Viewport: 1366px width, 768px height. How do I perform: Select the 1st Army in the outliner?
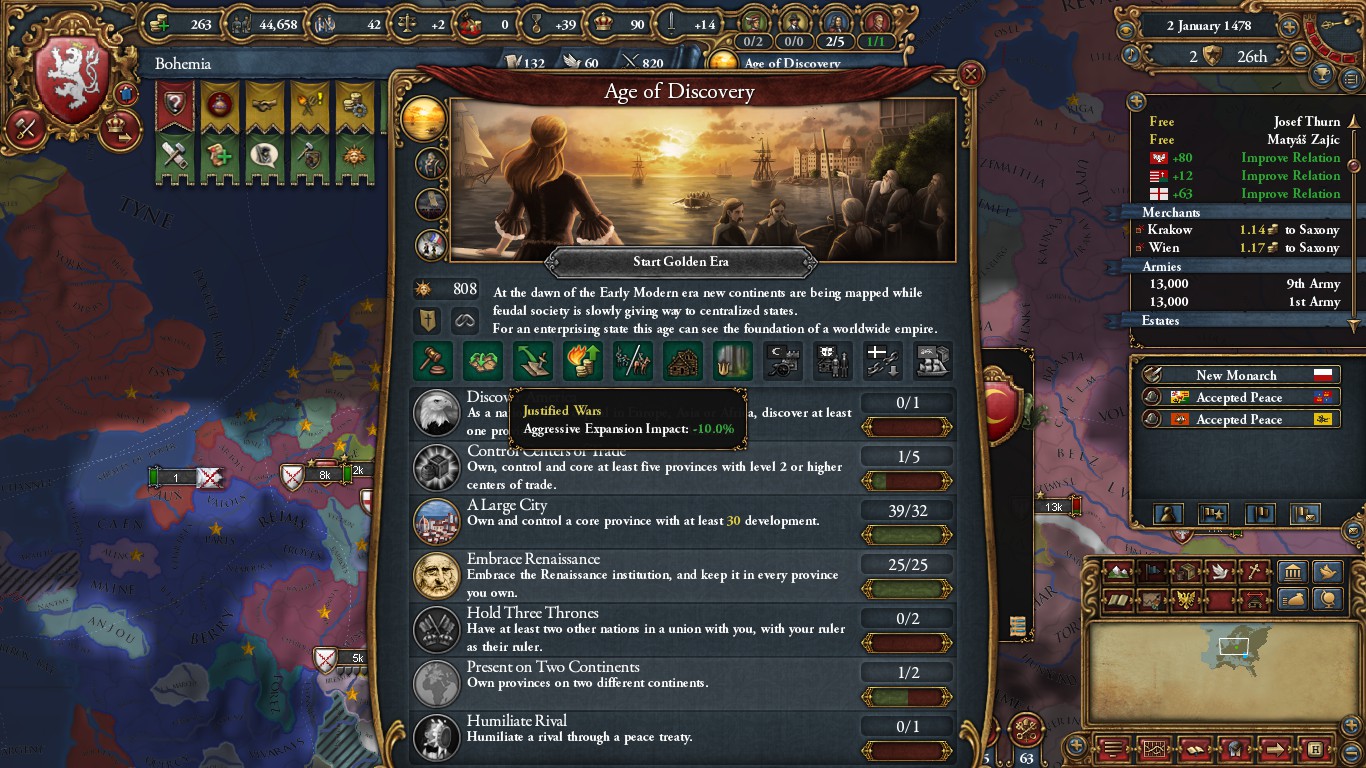tap(1240, 302)
